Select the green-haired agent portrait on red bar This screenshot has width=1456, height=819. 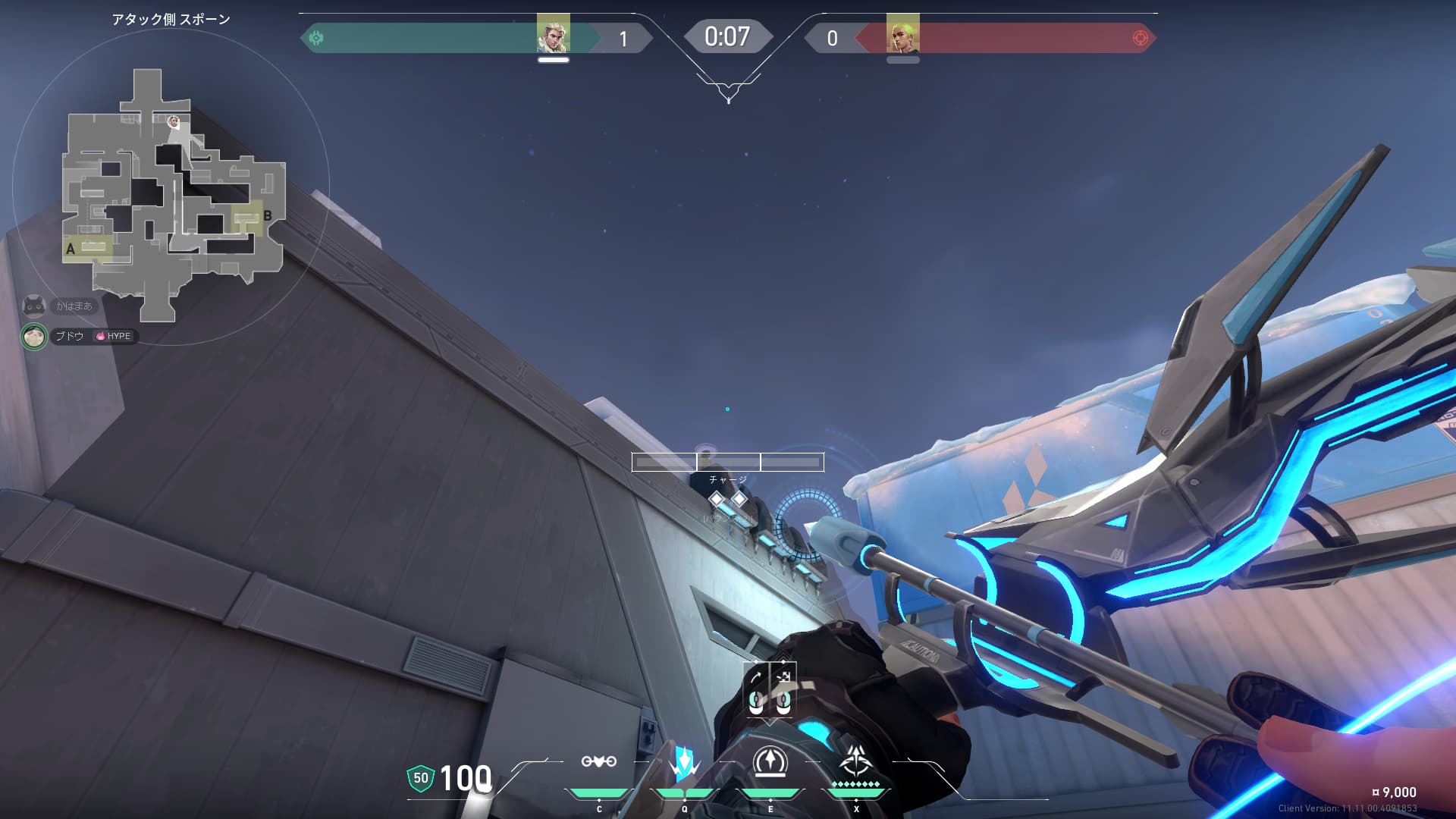[x=902, y=35]
